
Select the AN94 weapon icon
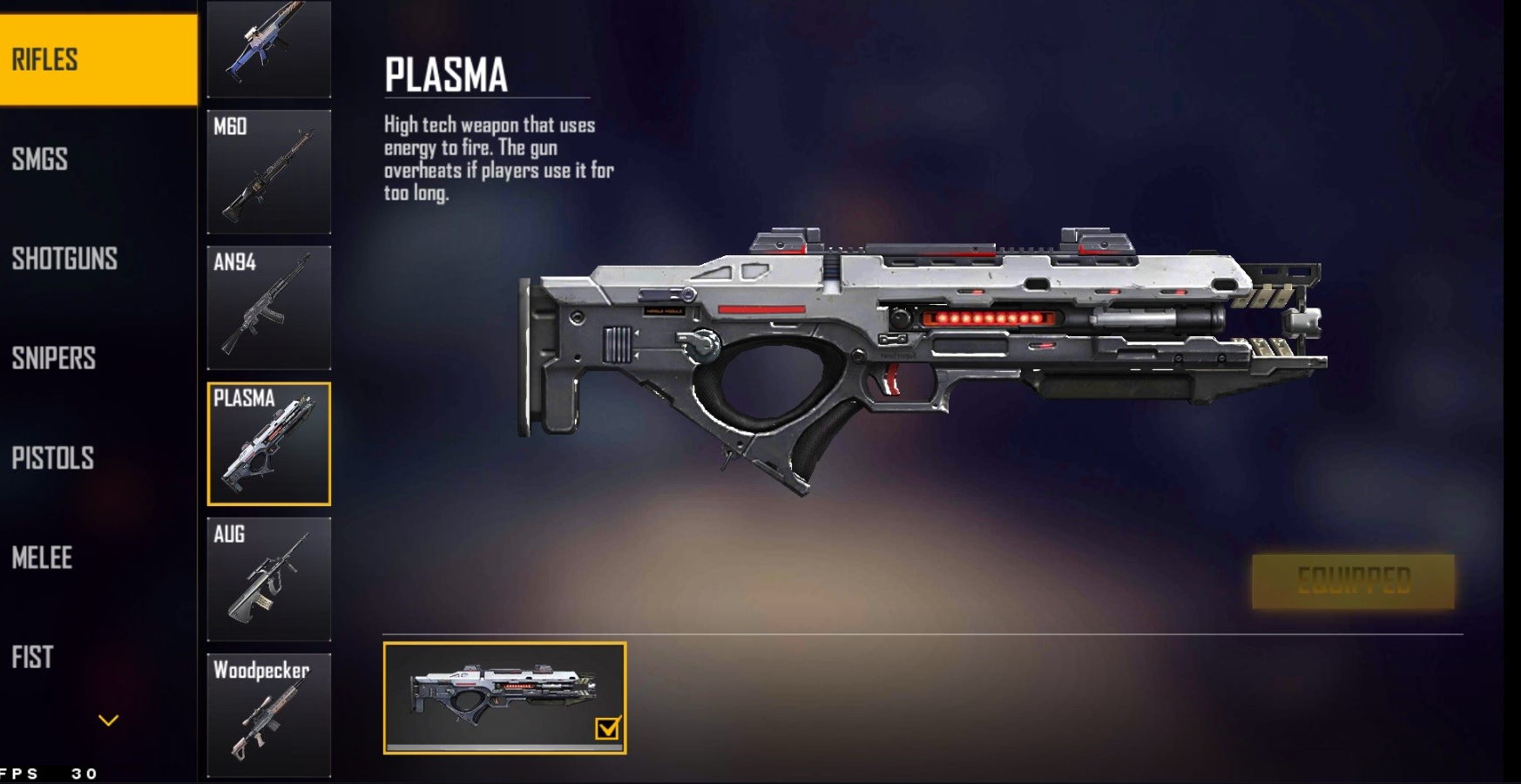(x=269, y=308)
